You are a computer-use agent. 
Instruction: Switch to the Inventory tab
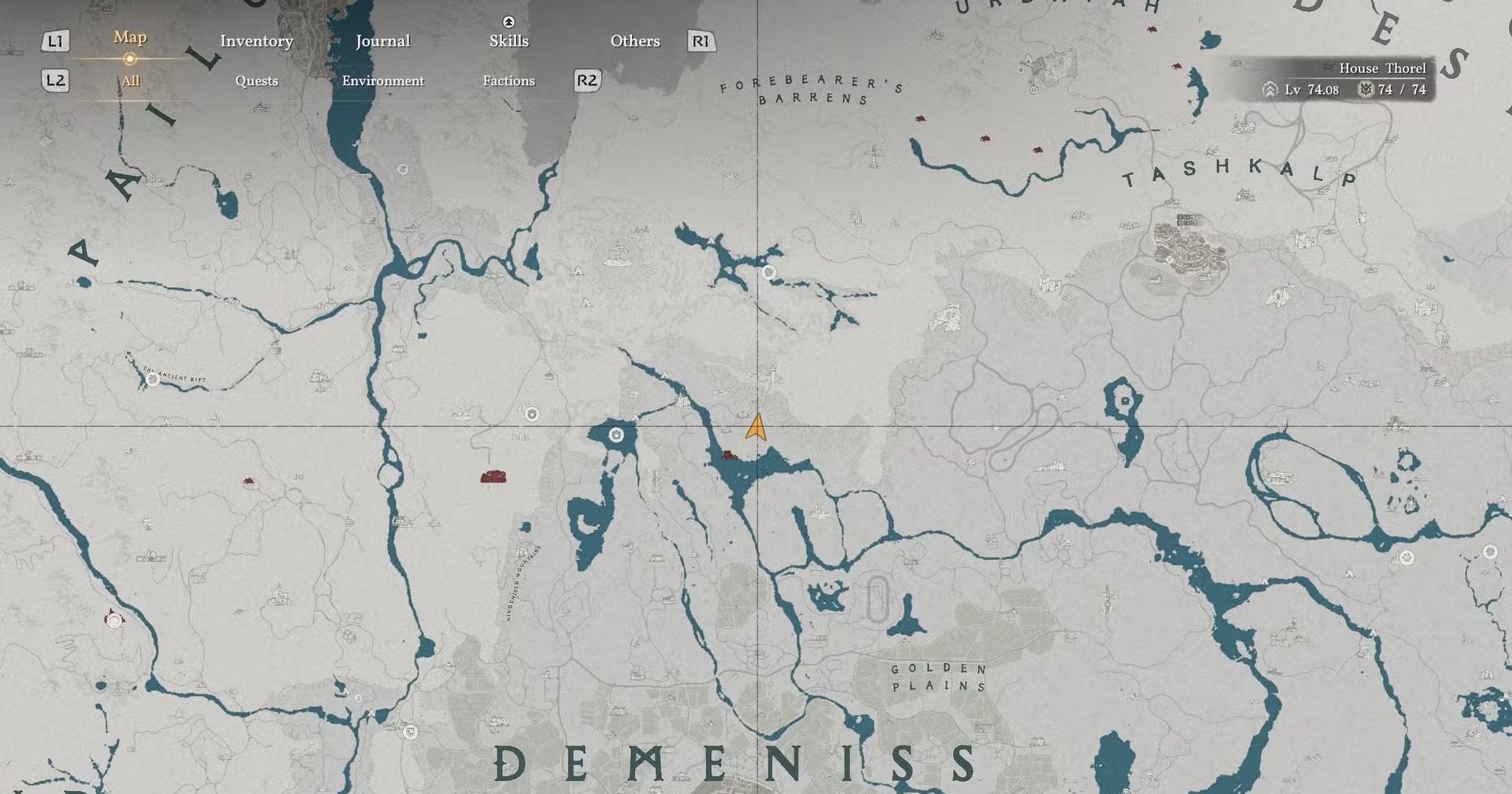pos(255,41)
